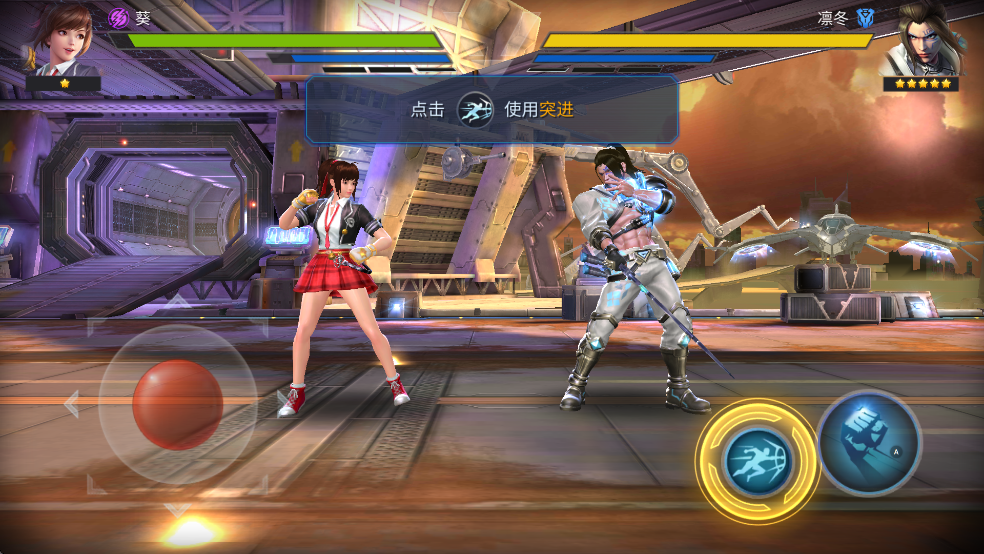Select player 葵's portrait
The width and height of the screenshot is (984, 554).
pyautogui.click(x=62, y=40)
